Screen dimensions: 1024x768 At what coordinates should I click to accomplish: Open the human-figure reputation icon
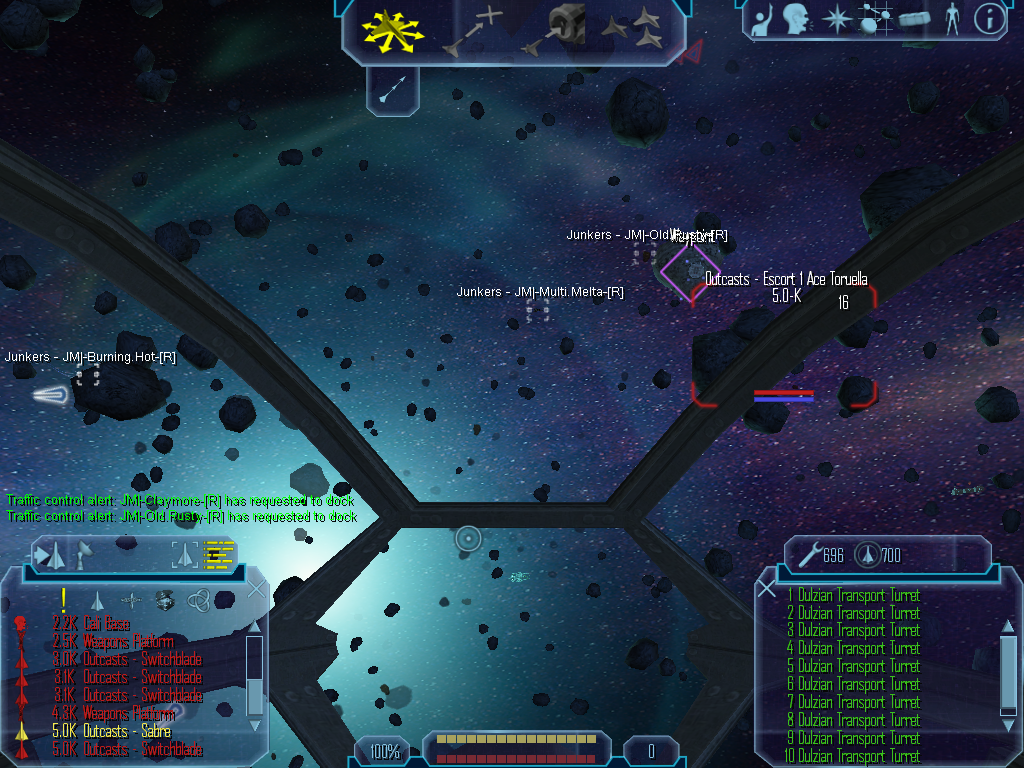coord(951,19)
